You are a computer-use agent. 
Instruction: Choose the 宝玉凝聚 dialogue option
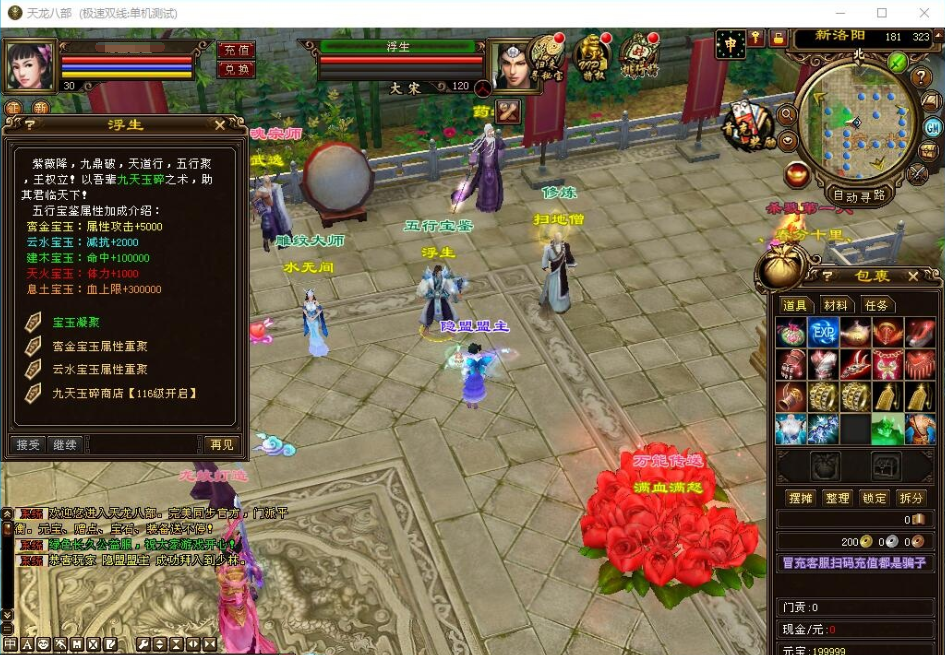coord(76,322)
